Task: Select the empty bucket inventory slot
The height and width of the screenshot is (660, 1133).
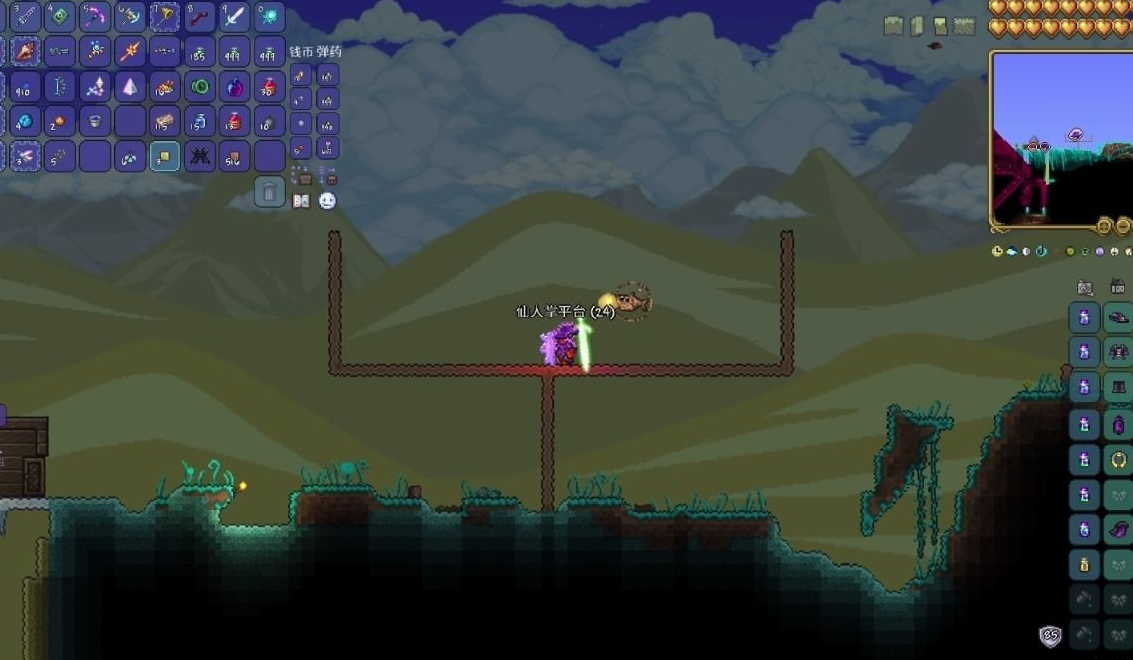Action: pos(94,122)
